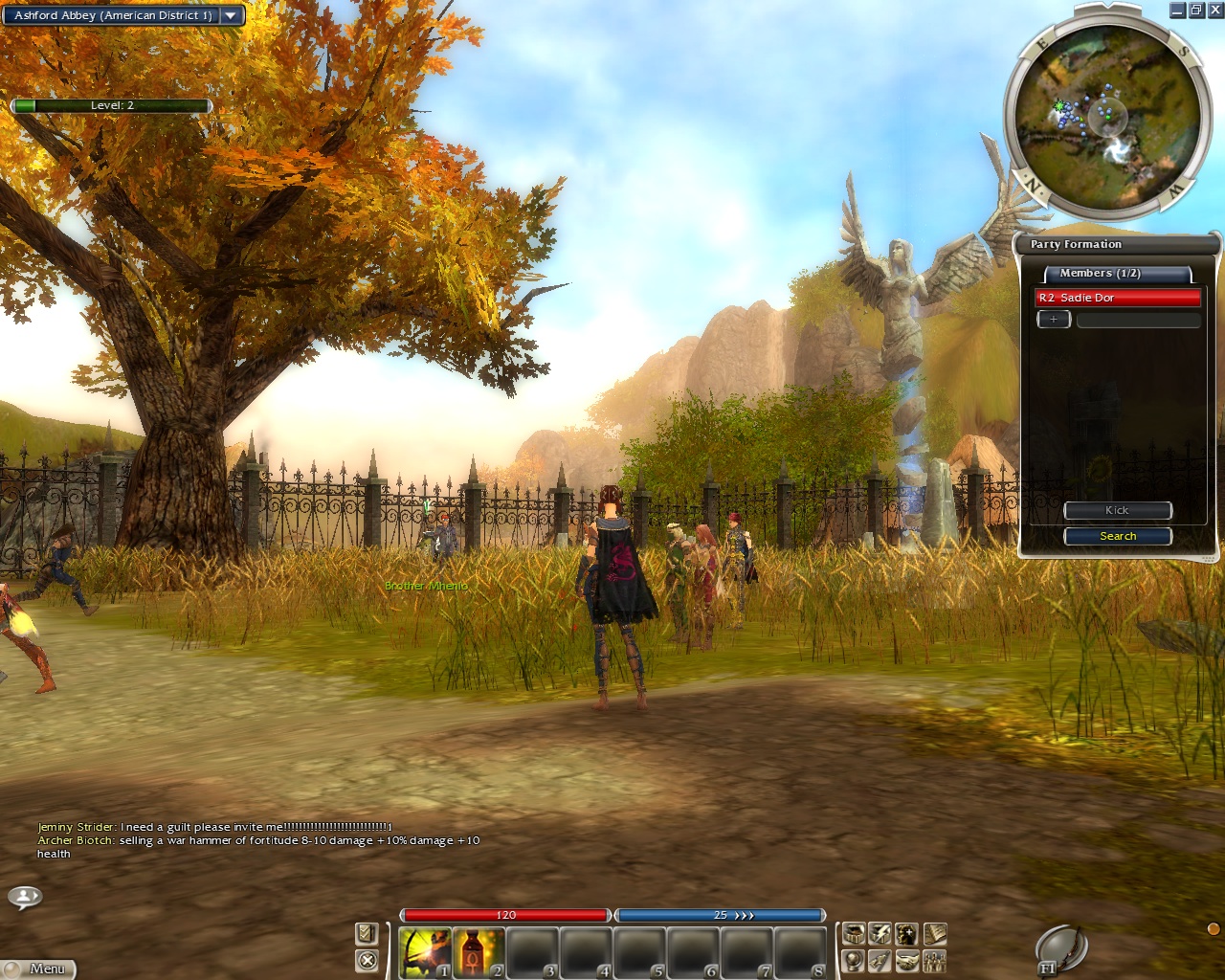Open the Menu button
This screenshot has height=980, width=1225.
coord(38,969)
